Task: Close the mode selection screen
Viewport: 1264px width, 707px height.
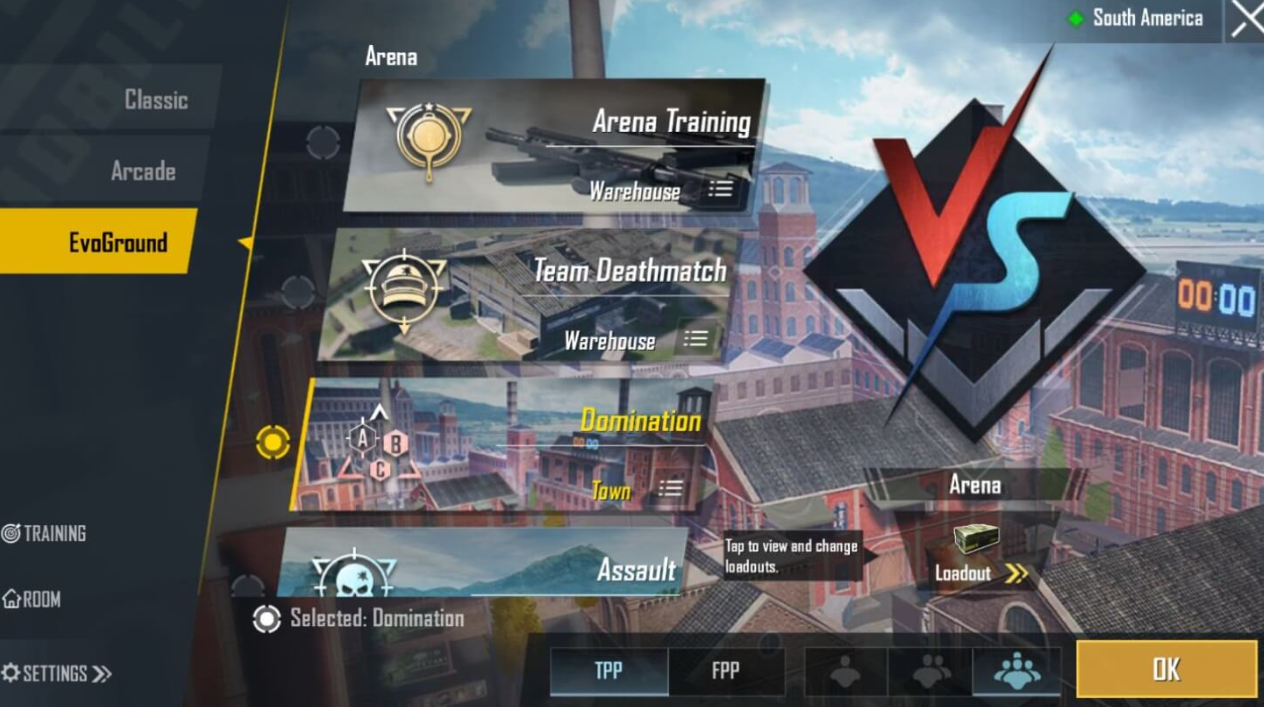Action: tap(1246, 19)
